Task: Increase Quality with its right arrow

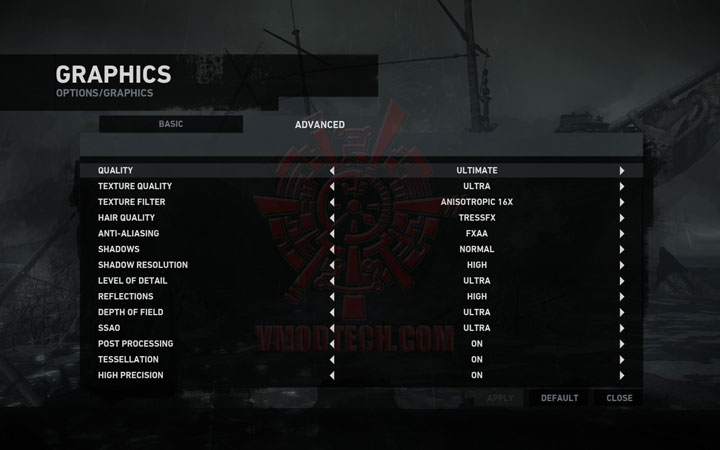Action: pyautogui.click(x=622, y=171)
